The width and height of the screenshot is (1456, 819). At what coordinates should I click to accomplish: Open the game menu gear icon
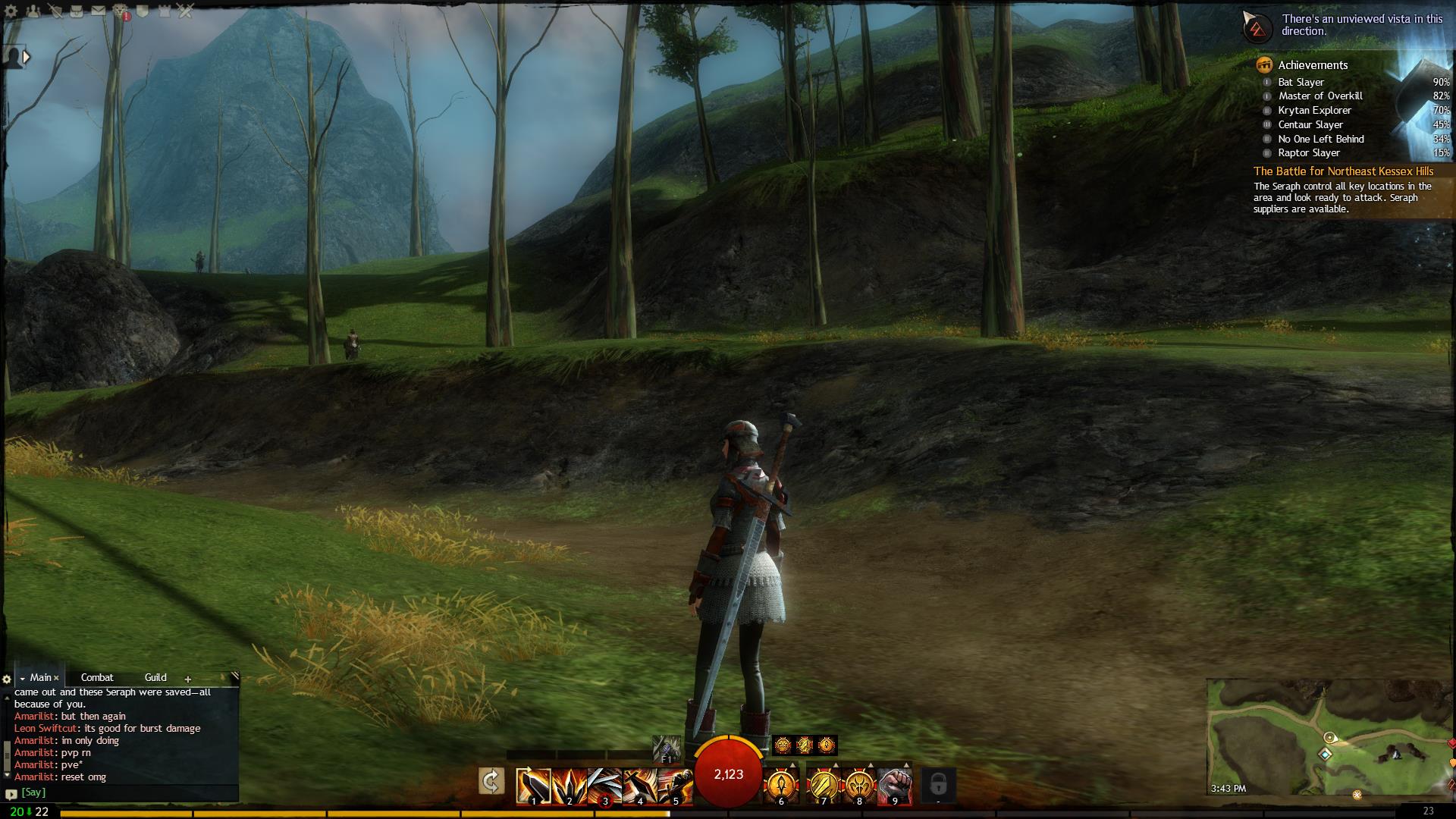tap(11, 11)
